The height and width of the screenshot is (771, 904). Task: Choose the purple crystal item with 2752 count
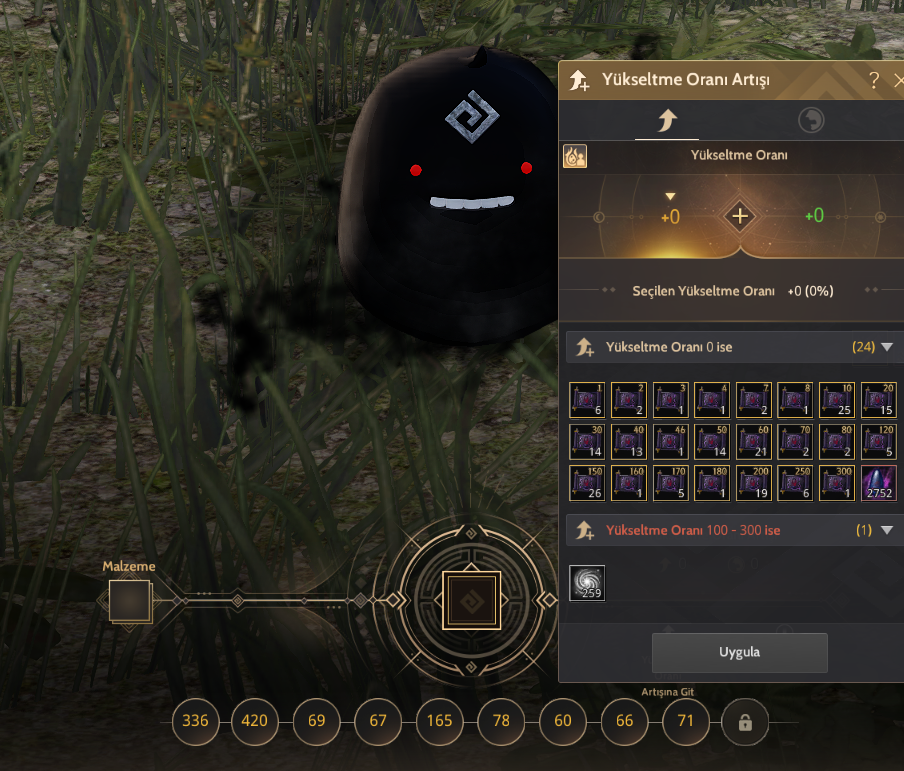click(879, 483)
